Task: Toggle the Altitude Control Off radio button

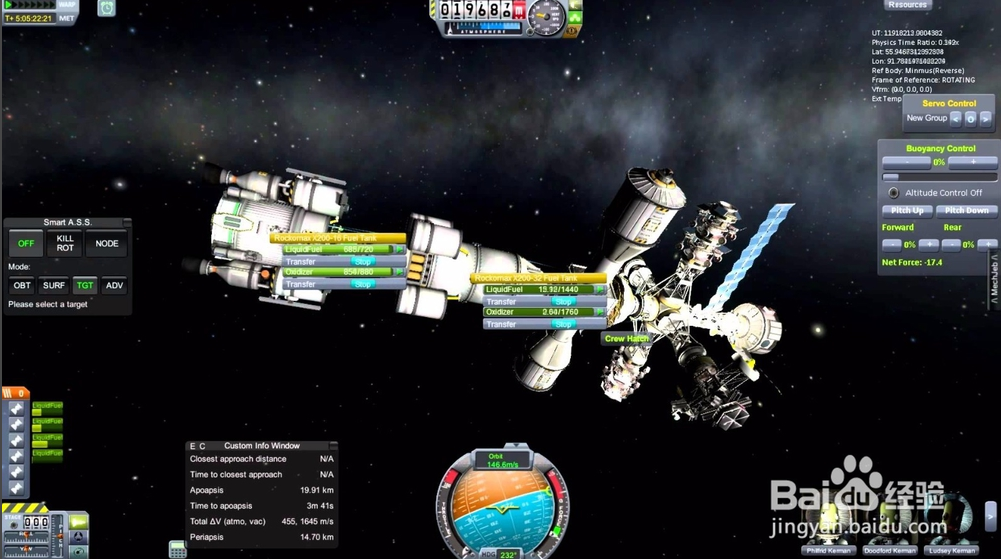Action: point(893,192)
